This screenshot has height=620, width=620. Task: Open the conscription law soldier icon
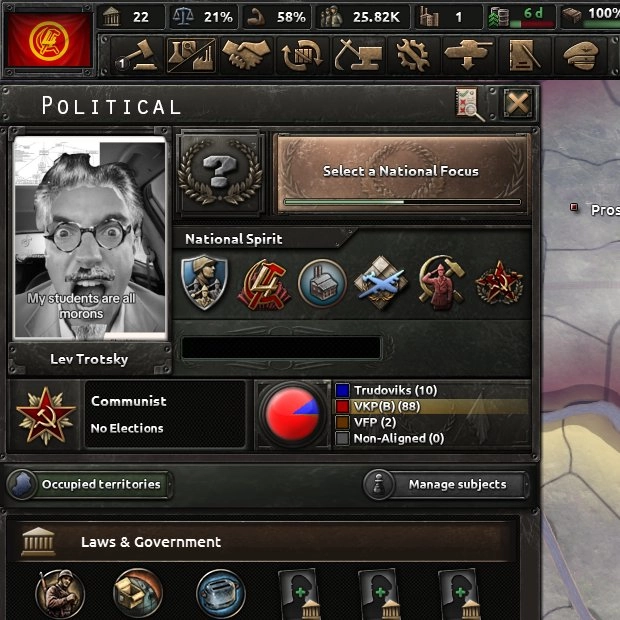point(60,593)
